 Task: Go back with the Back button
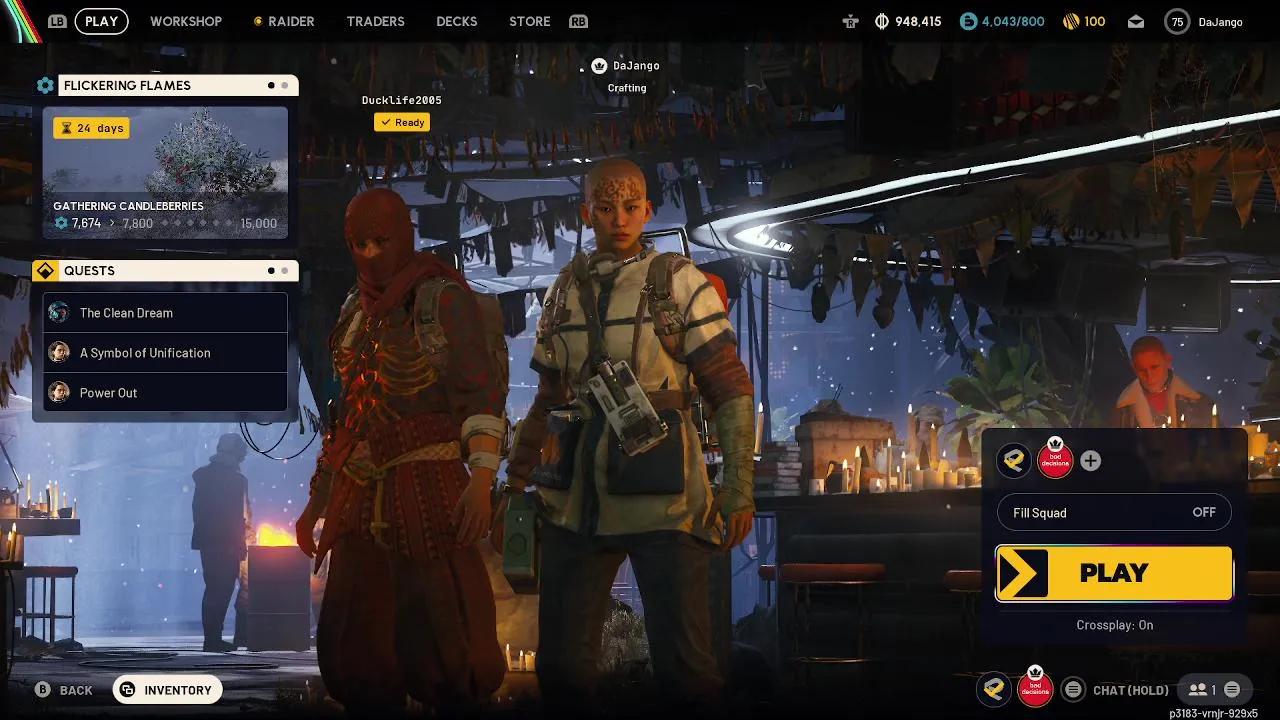point(64,690)
